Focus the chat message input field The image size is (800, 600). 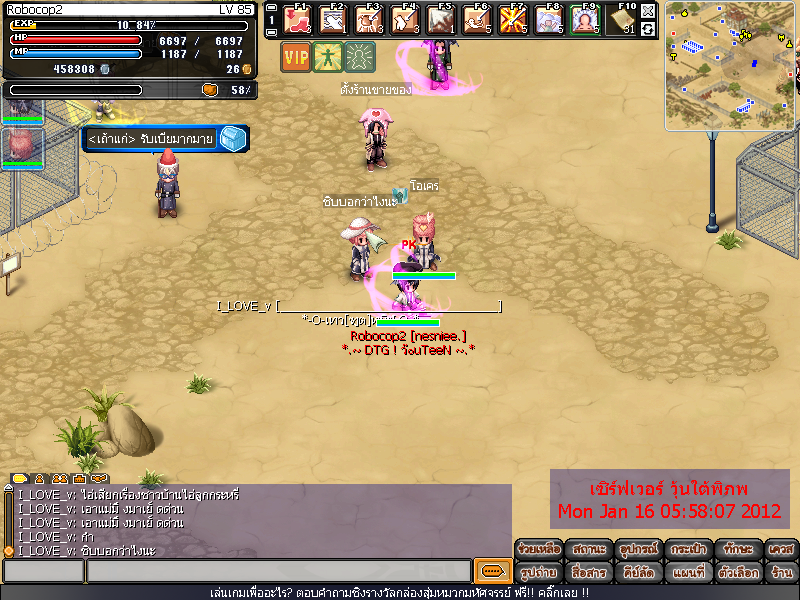(278, 571)
